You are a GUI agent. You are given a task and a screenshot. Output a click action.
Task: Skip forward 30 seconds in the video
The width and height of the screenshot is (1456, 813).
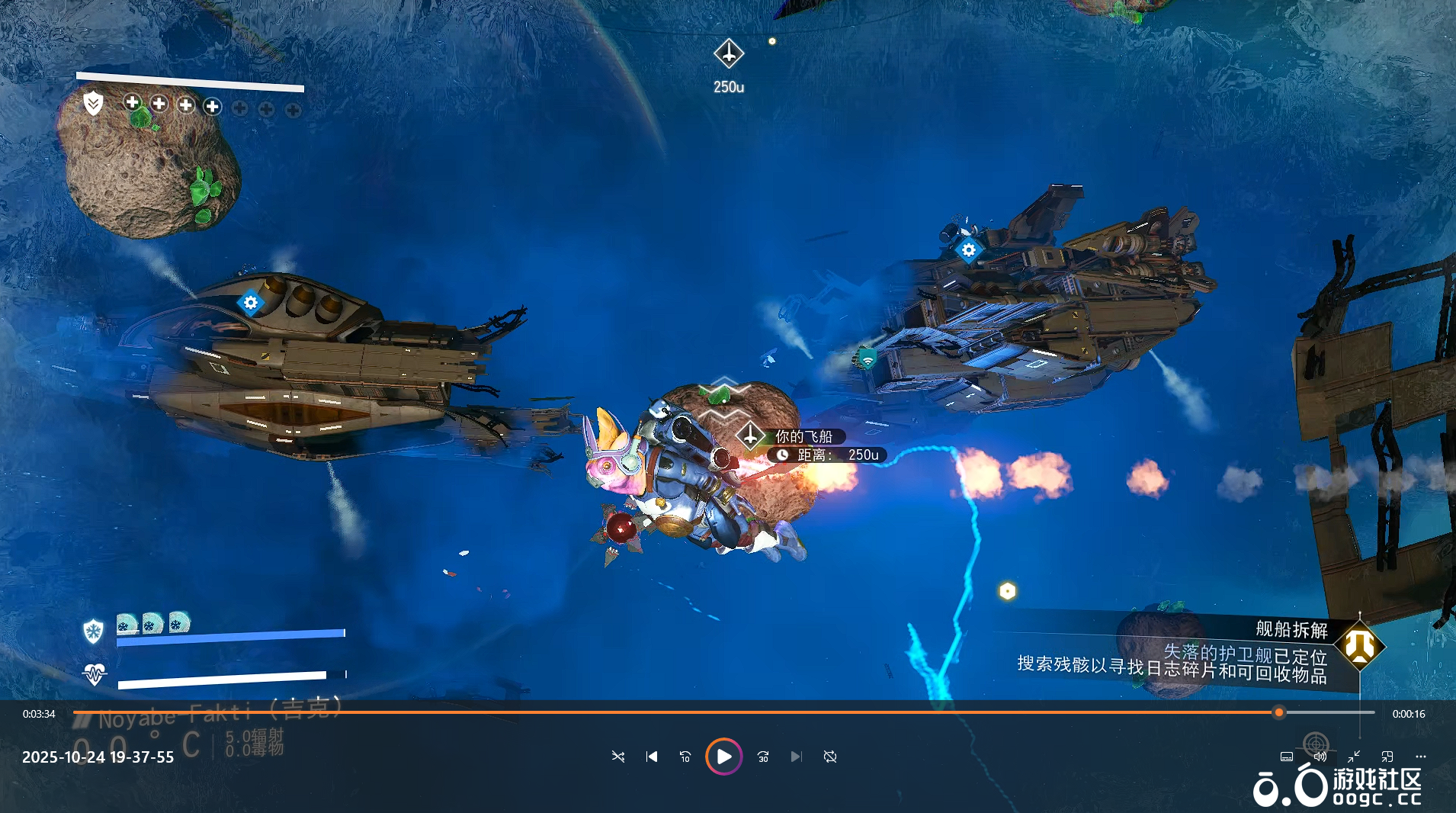click(763, 757)
